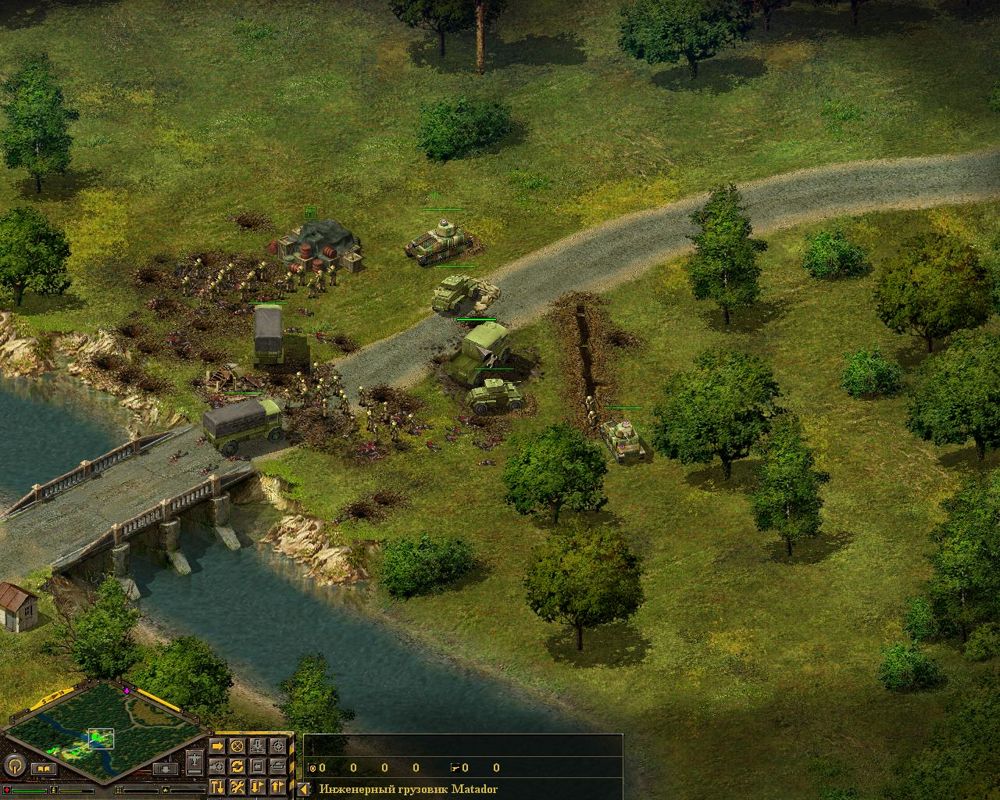Select the down-arrow-with-flag command

pos(258,787)
